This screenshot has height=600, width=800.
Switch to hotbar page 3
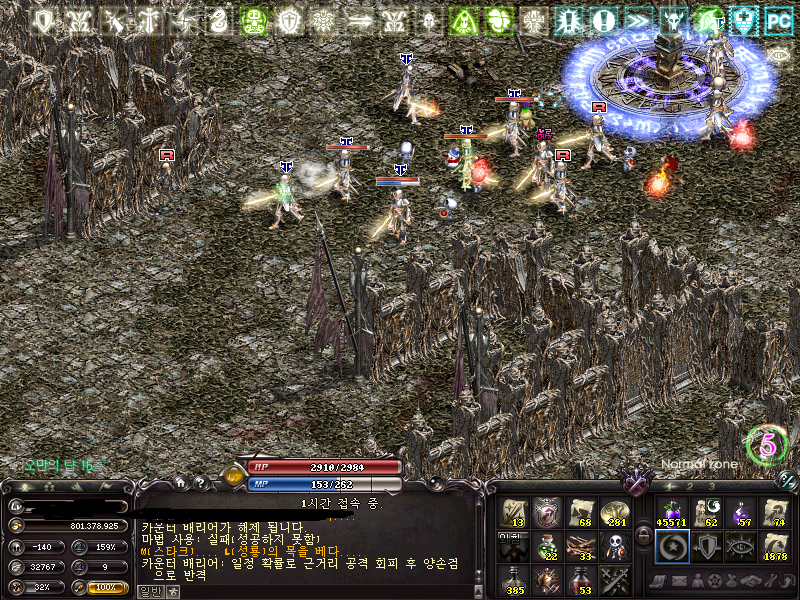click(x=711, y=485)
